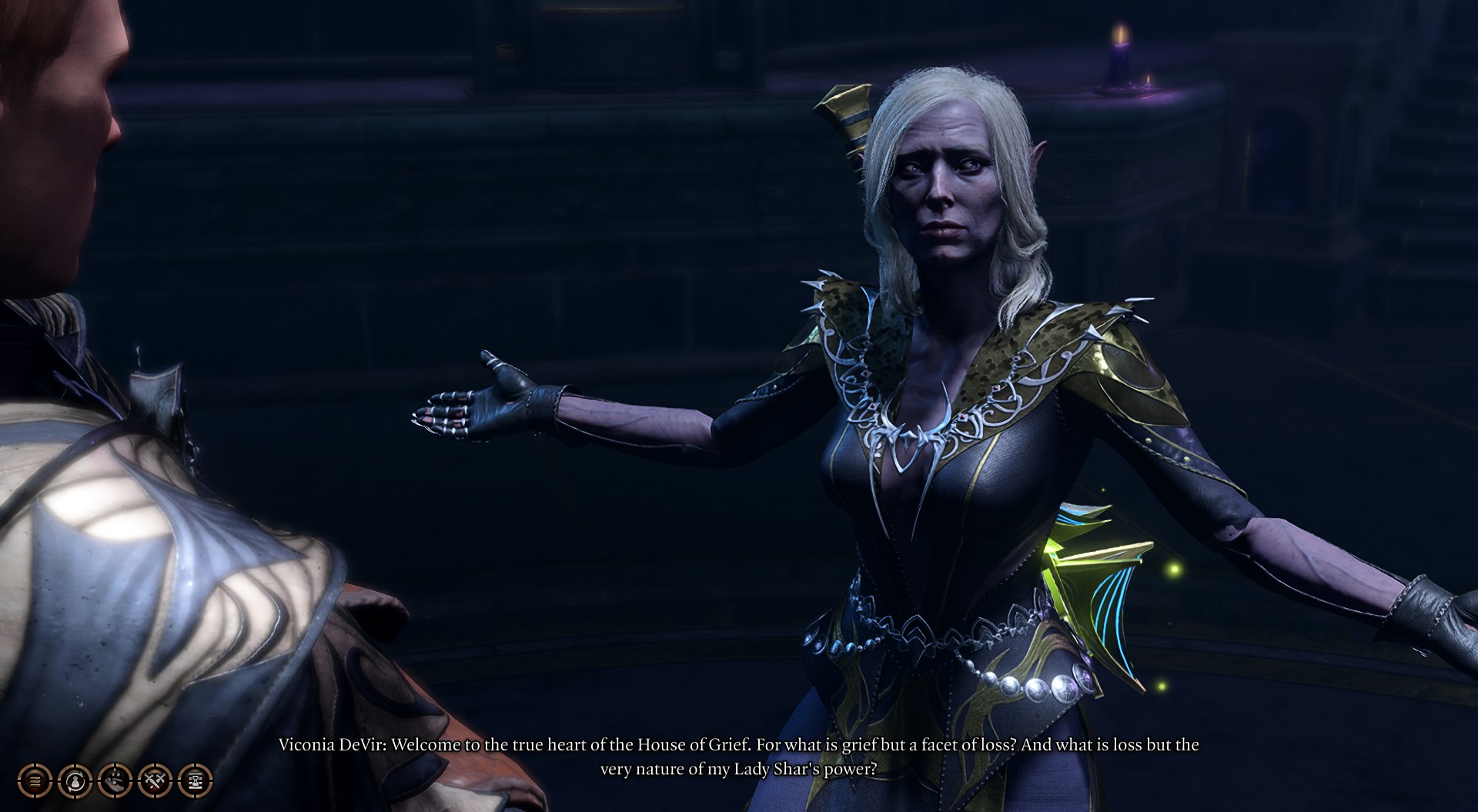Select the hand tossing coins icon

115,781
